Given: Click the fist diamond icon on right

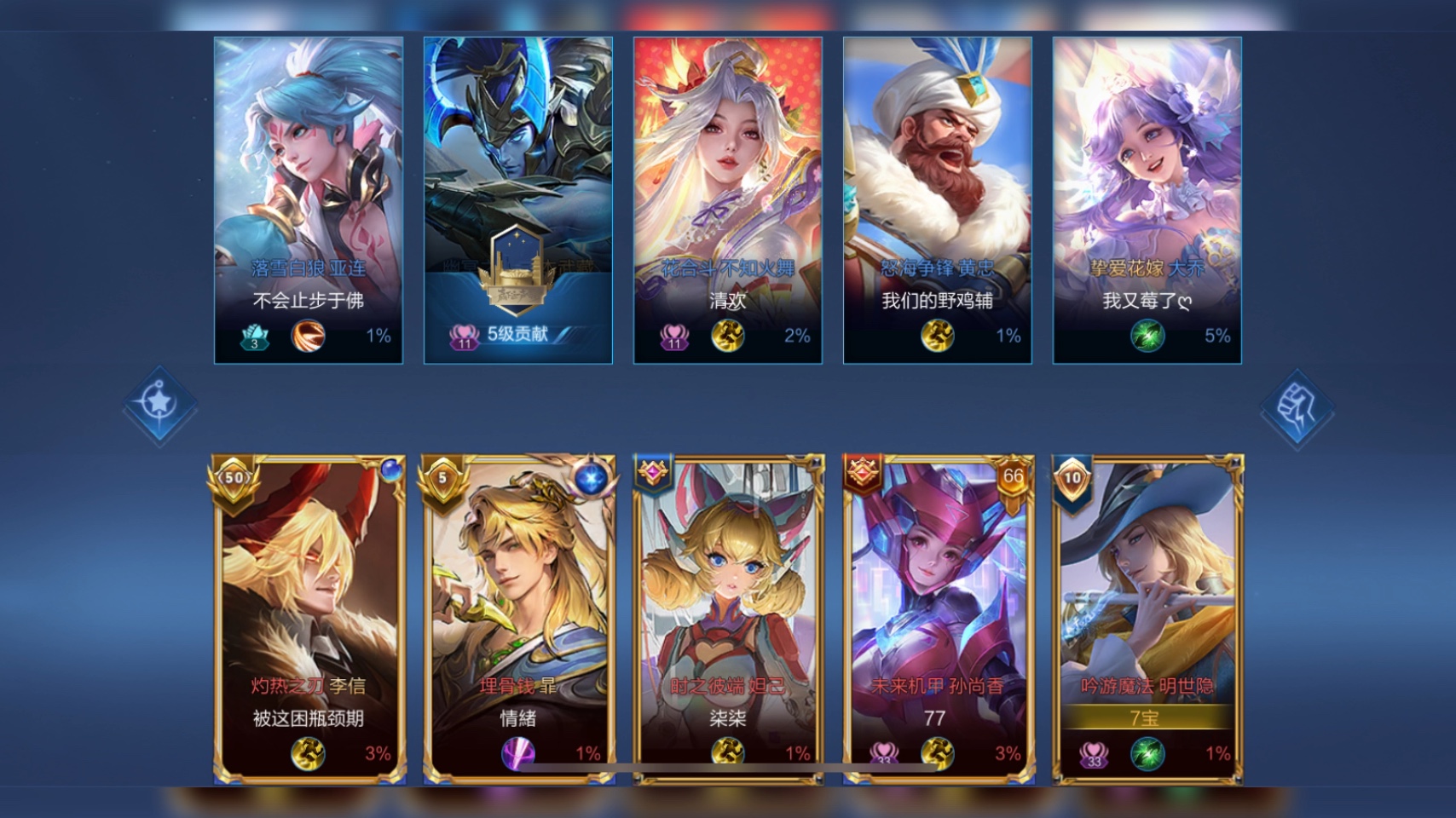Looking at the screenshot, I should click(x=1297, y=411).
